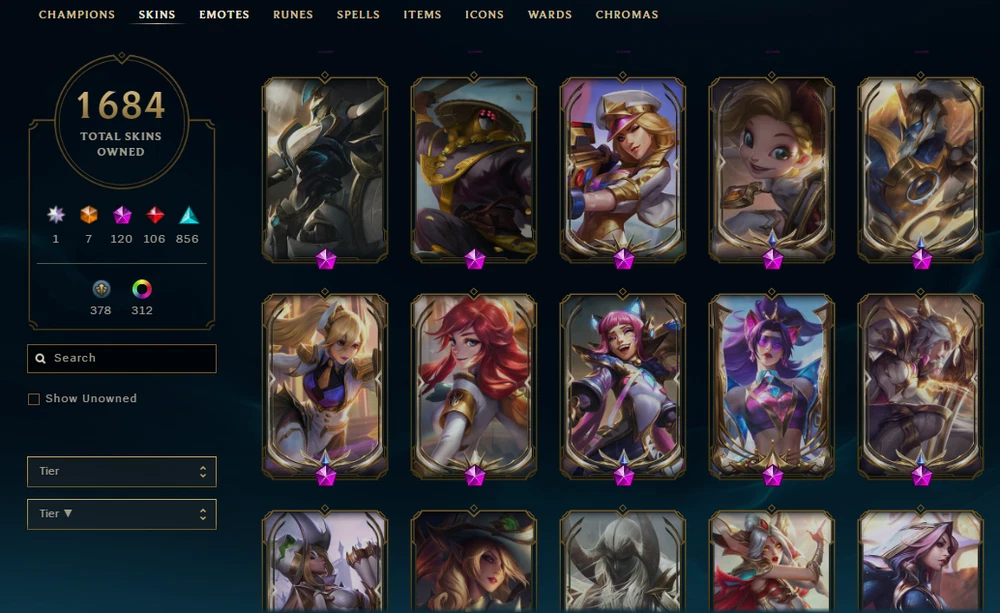Image resolution: width=1000 pixels, height=613 pixels.
Task: Select the robot with straw hat skin
Action: coord(474,168)
